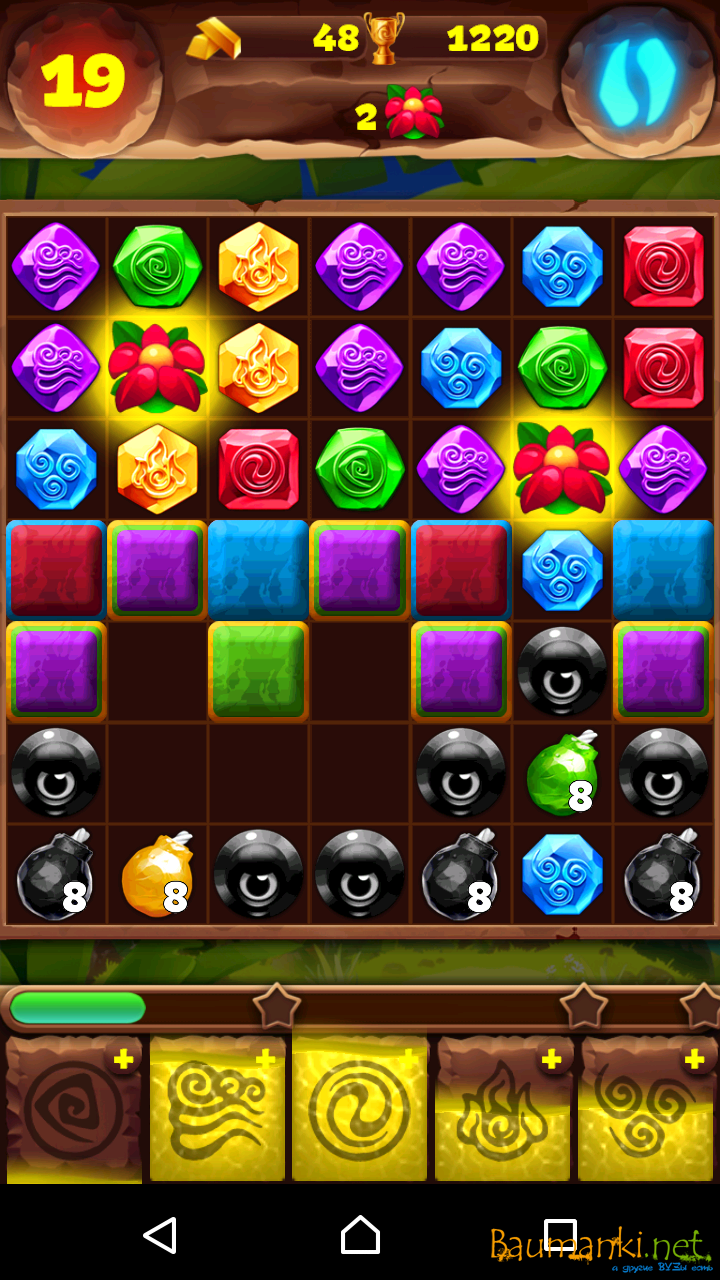The width and height of the screenshot is (720, 1280).
Task: Select the green bomb with number 8
Action: 561,773
